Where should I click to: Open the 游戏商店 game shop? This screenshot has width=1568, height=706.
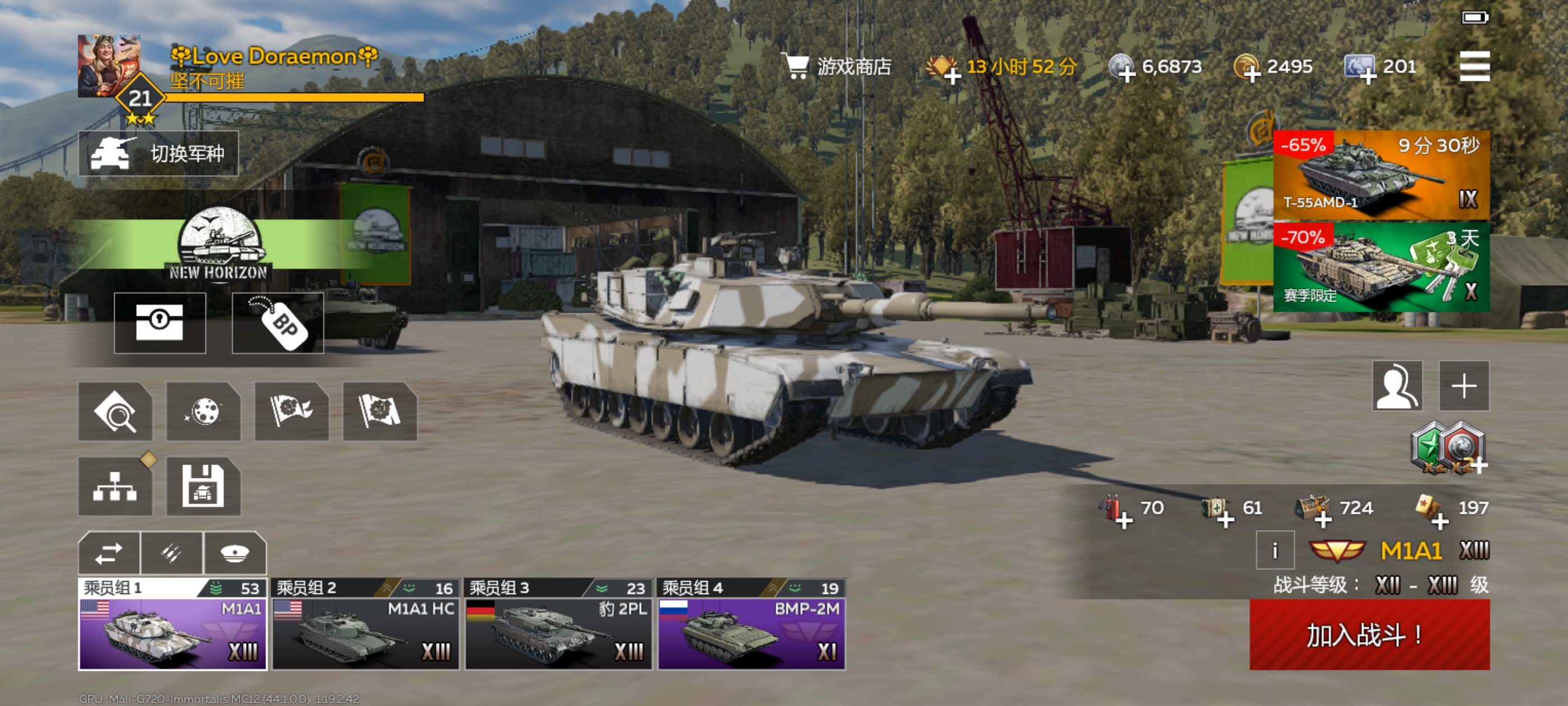point(839,66)
